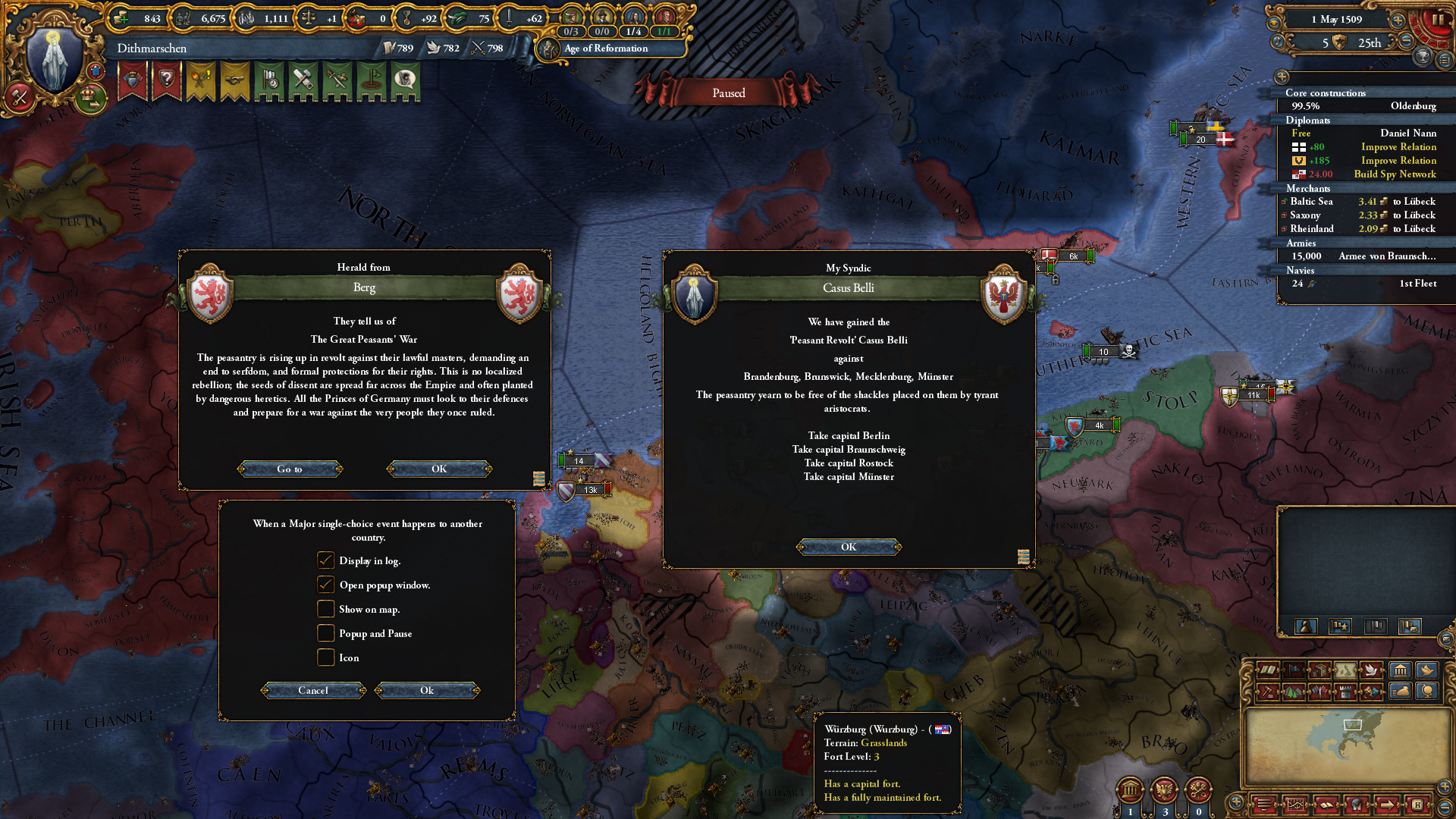Click Go to in the Berg event
1456x819 pixels.
click(290, 469)
